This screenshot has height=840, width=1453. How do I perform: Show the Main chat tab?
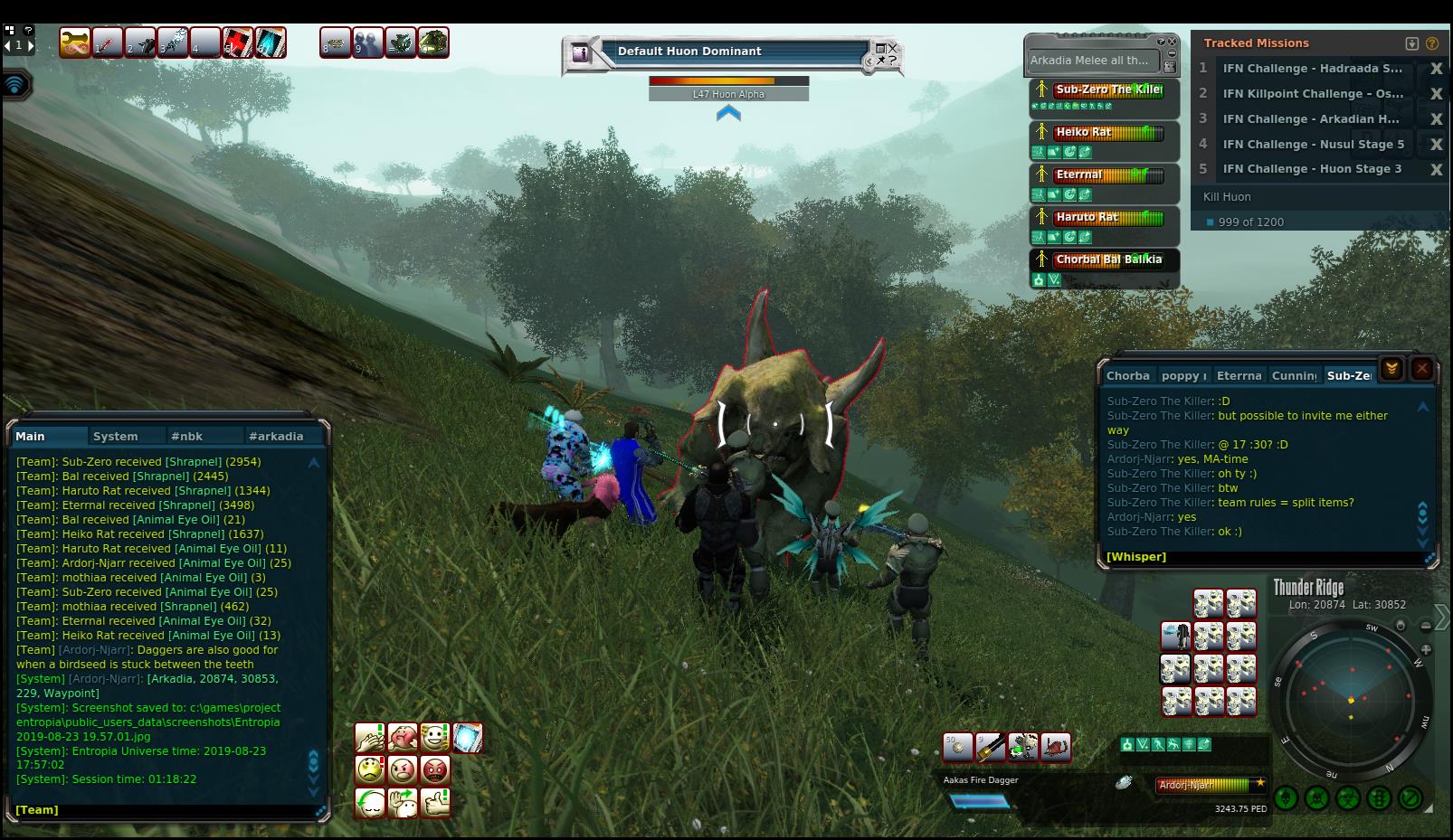pyautogui.click(x=31, y=436)
